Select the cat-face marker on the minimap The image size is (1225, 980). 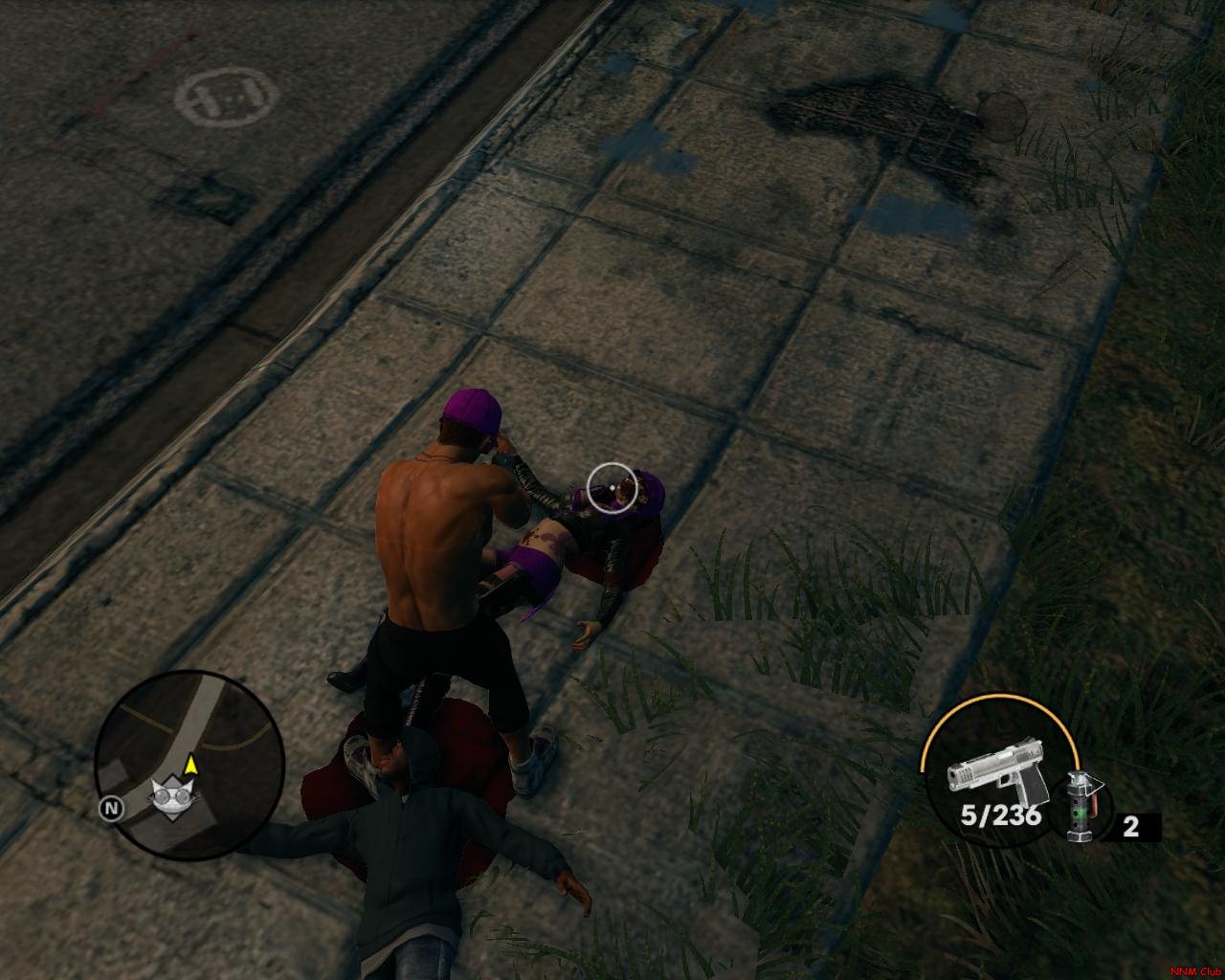[172, 794]
